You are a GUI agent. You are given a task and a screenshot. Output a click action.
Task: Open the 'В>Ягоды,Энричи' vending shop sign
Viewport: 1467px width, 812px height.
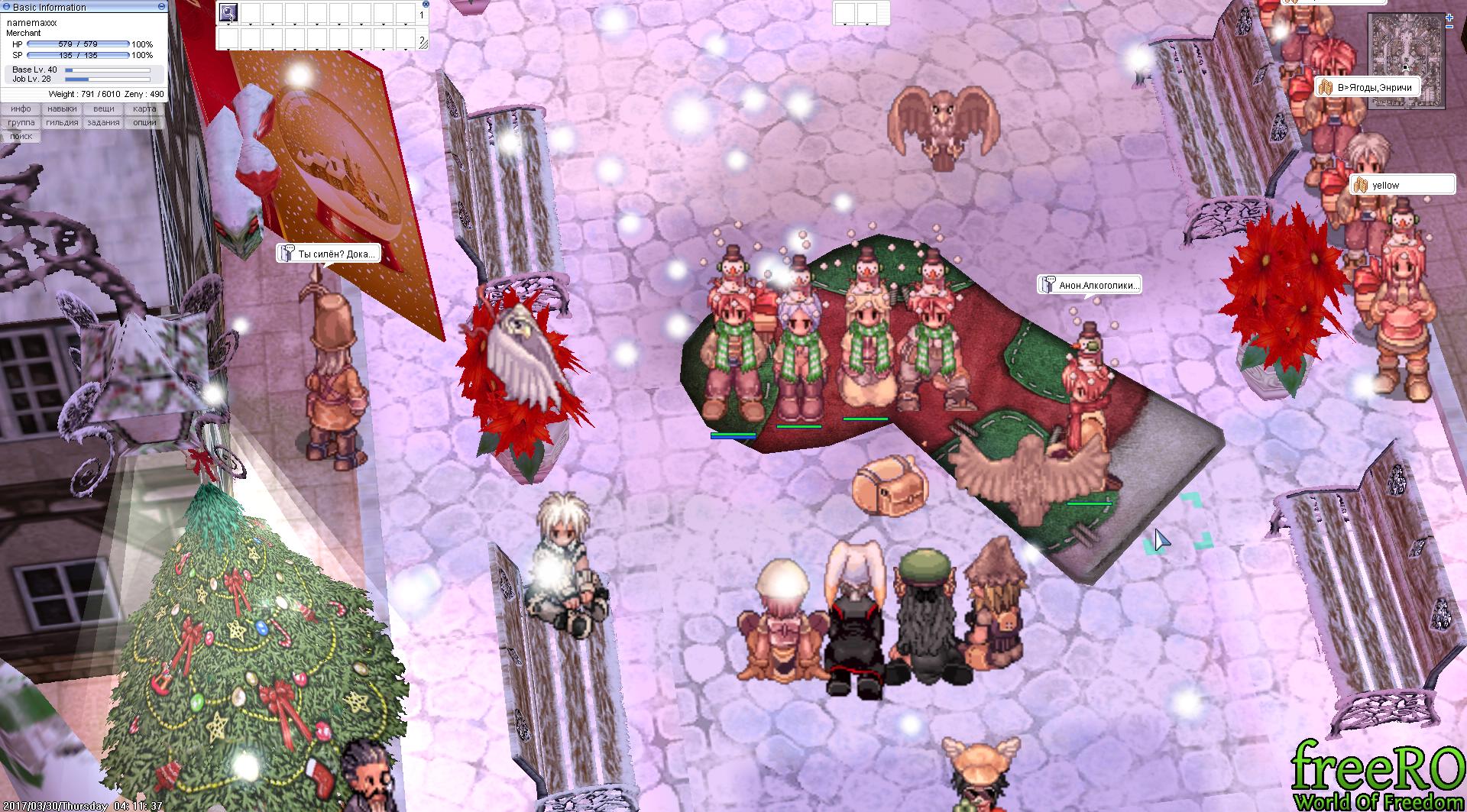(x=1368, y=88)
